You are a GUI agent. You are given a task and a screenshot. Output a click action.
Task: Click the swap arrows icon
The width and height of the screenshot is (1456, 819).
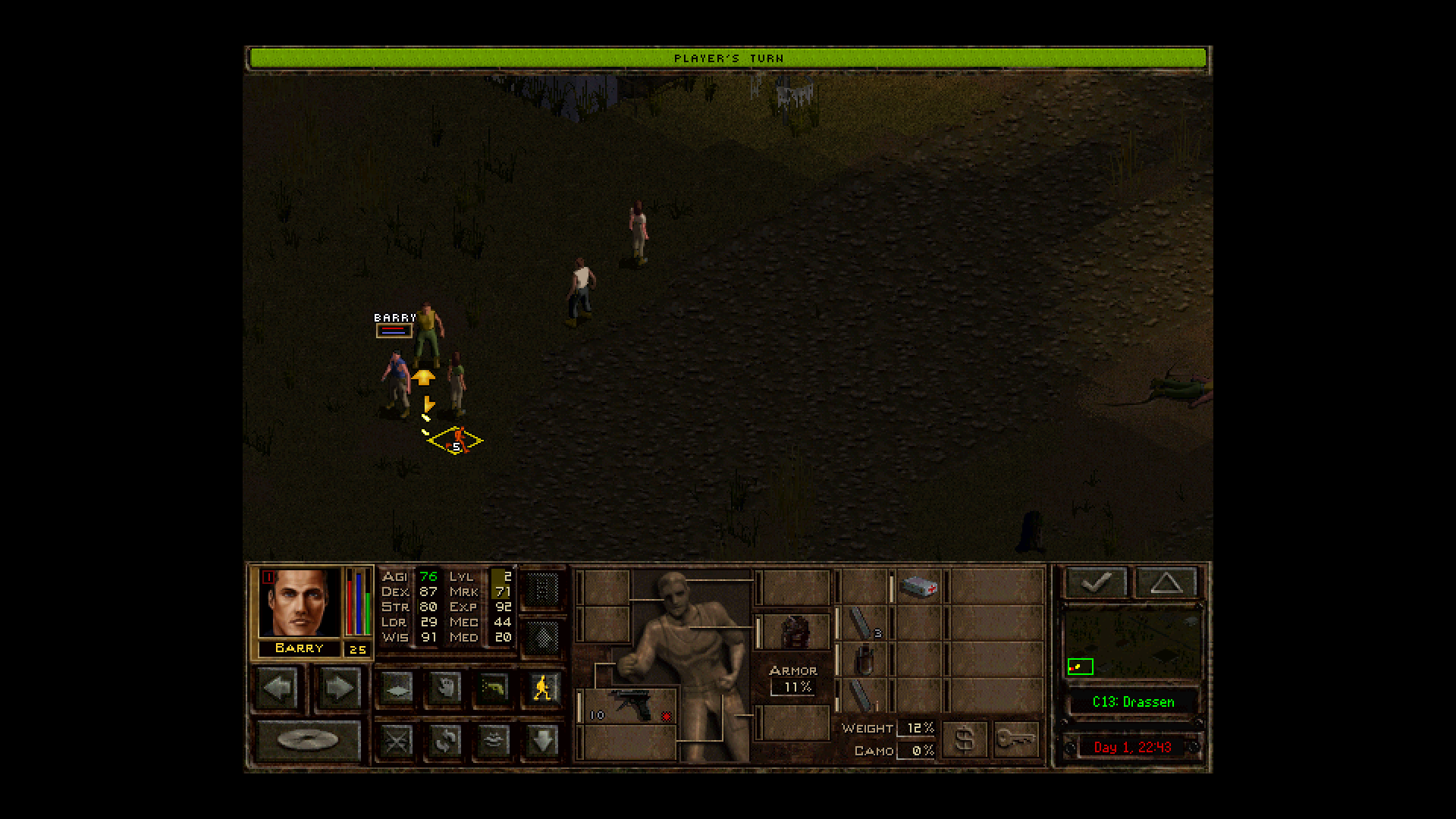coord(444,742)
